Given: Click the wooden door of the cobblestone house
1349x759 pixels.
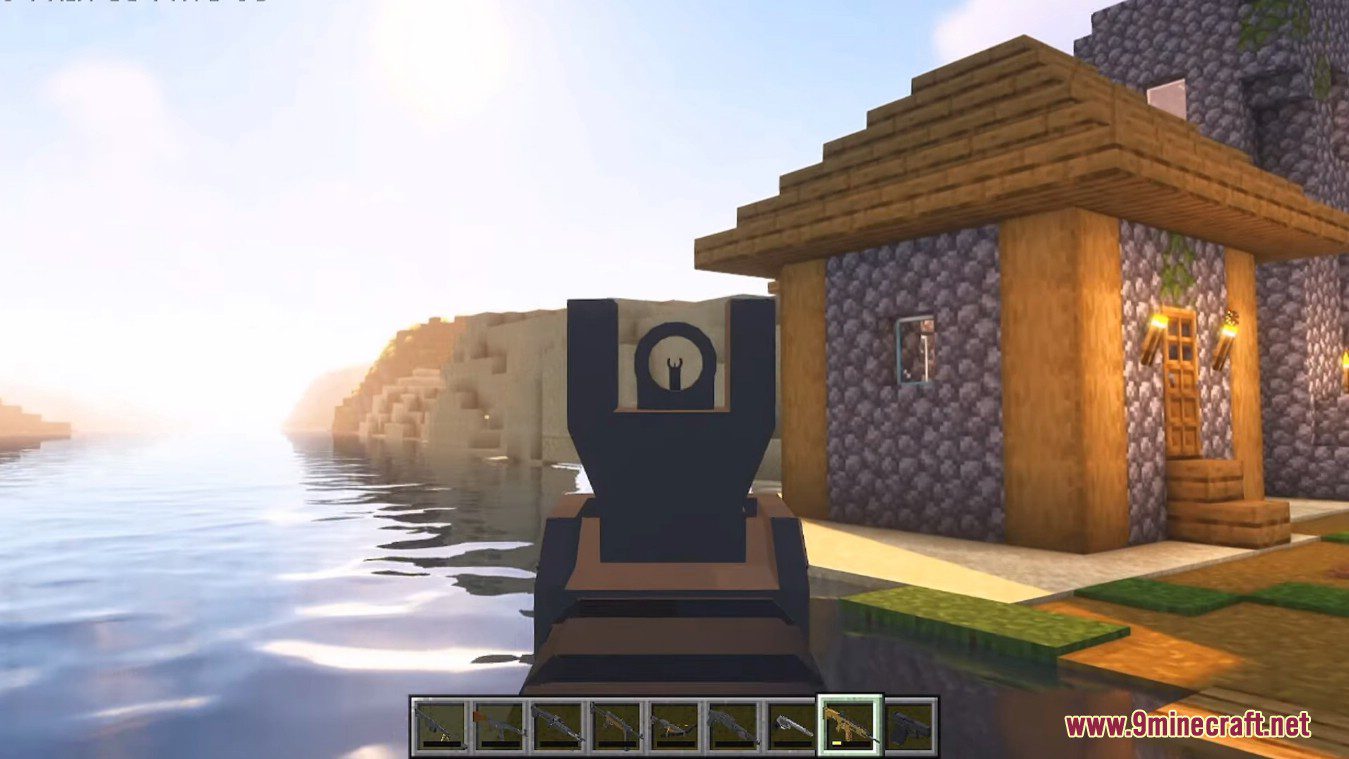Looking at the screenshot, I should [1182, 400].
